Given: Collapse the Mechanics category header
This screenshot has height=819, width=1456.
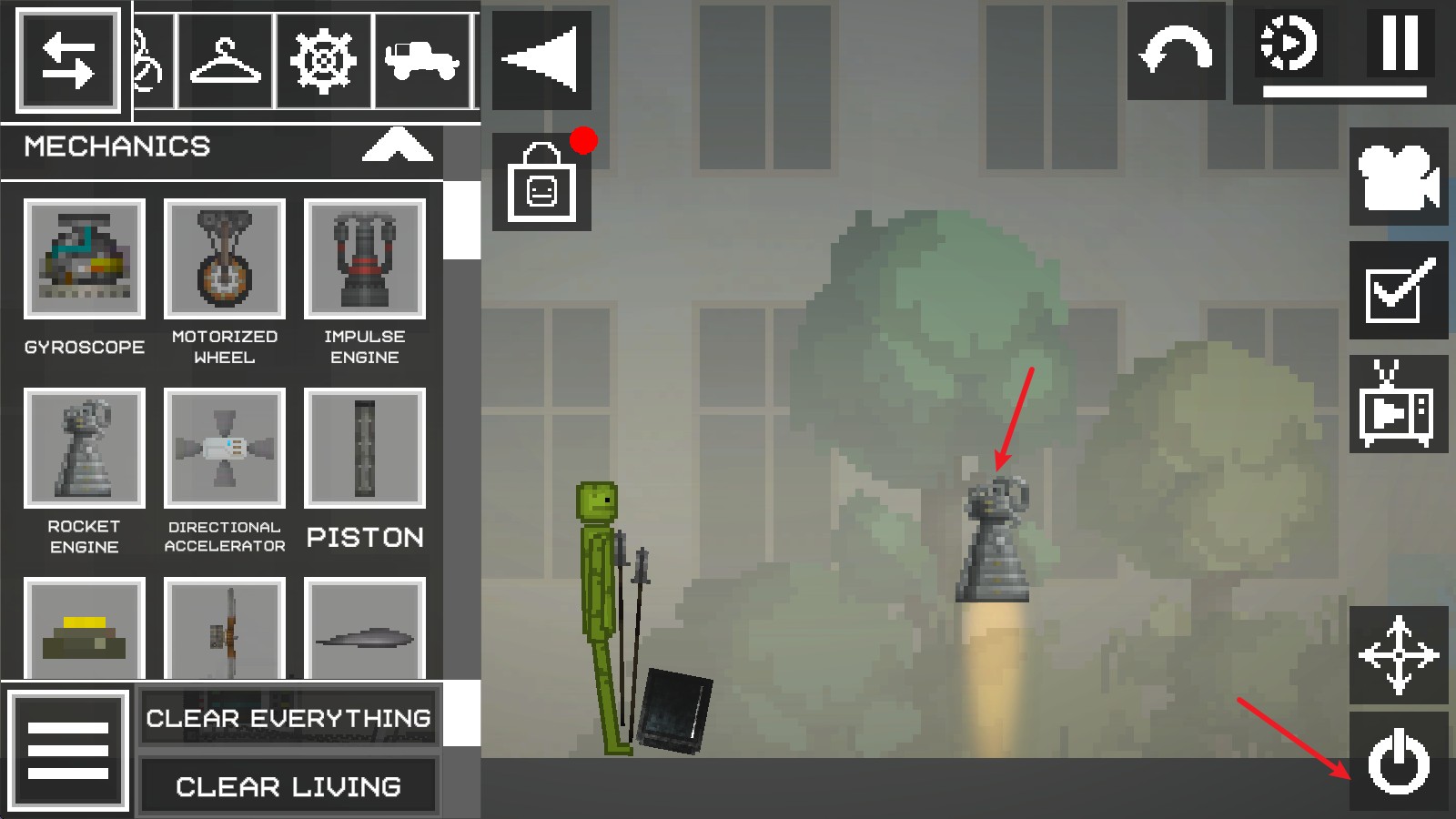Looking at the screenshot, I should tap(397, 146).
